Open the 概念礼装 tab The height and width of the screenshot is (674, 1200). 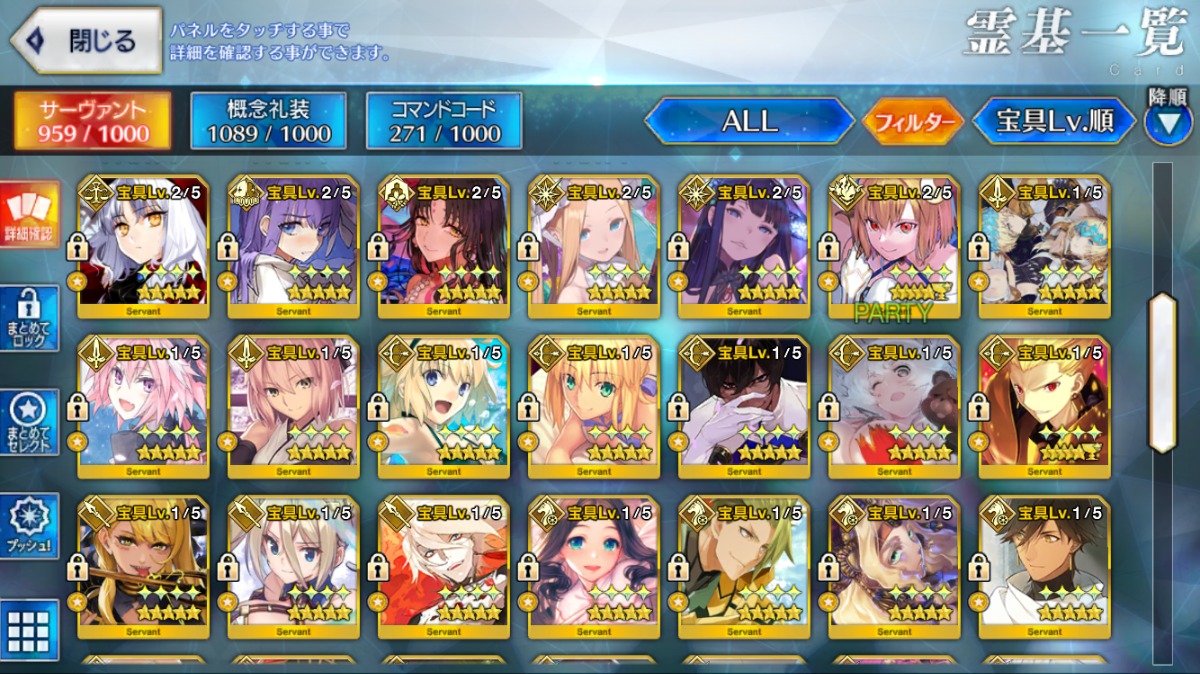[267, 121]
